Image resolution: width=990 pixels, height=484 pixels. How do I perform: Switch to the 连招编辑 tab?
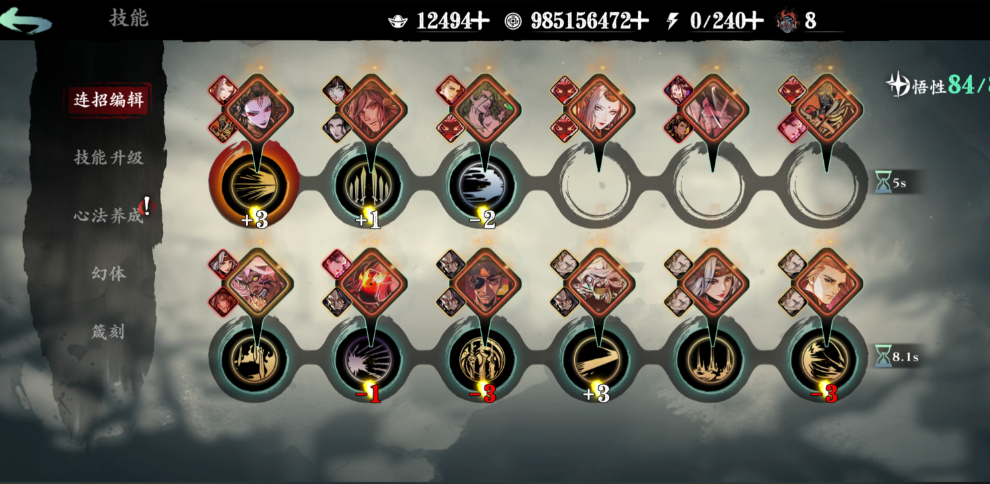point(104,99)
